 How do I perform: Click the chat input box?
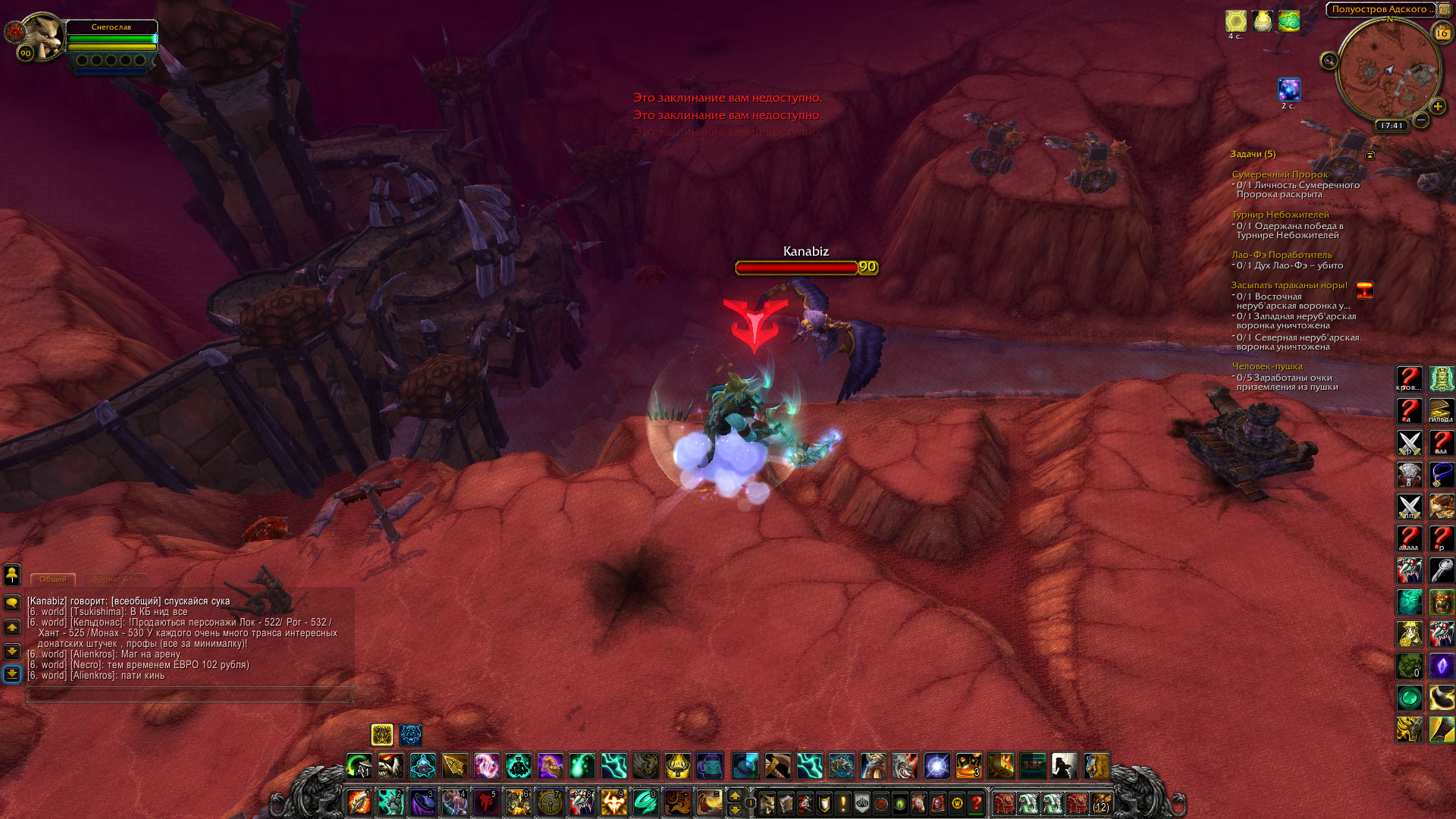190,694
